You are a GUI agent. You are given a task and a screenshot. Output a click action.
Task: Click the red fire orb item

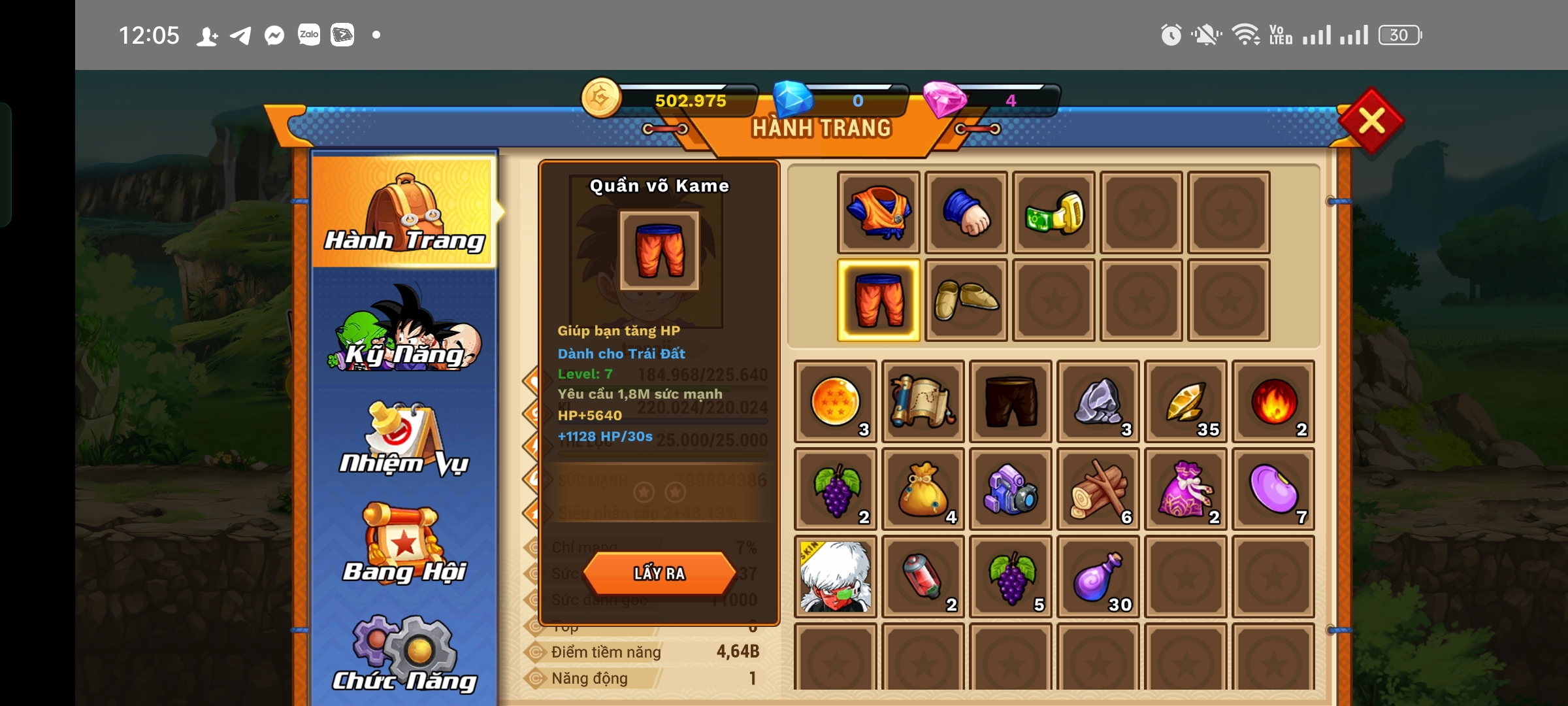1273,401
